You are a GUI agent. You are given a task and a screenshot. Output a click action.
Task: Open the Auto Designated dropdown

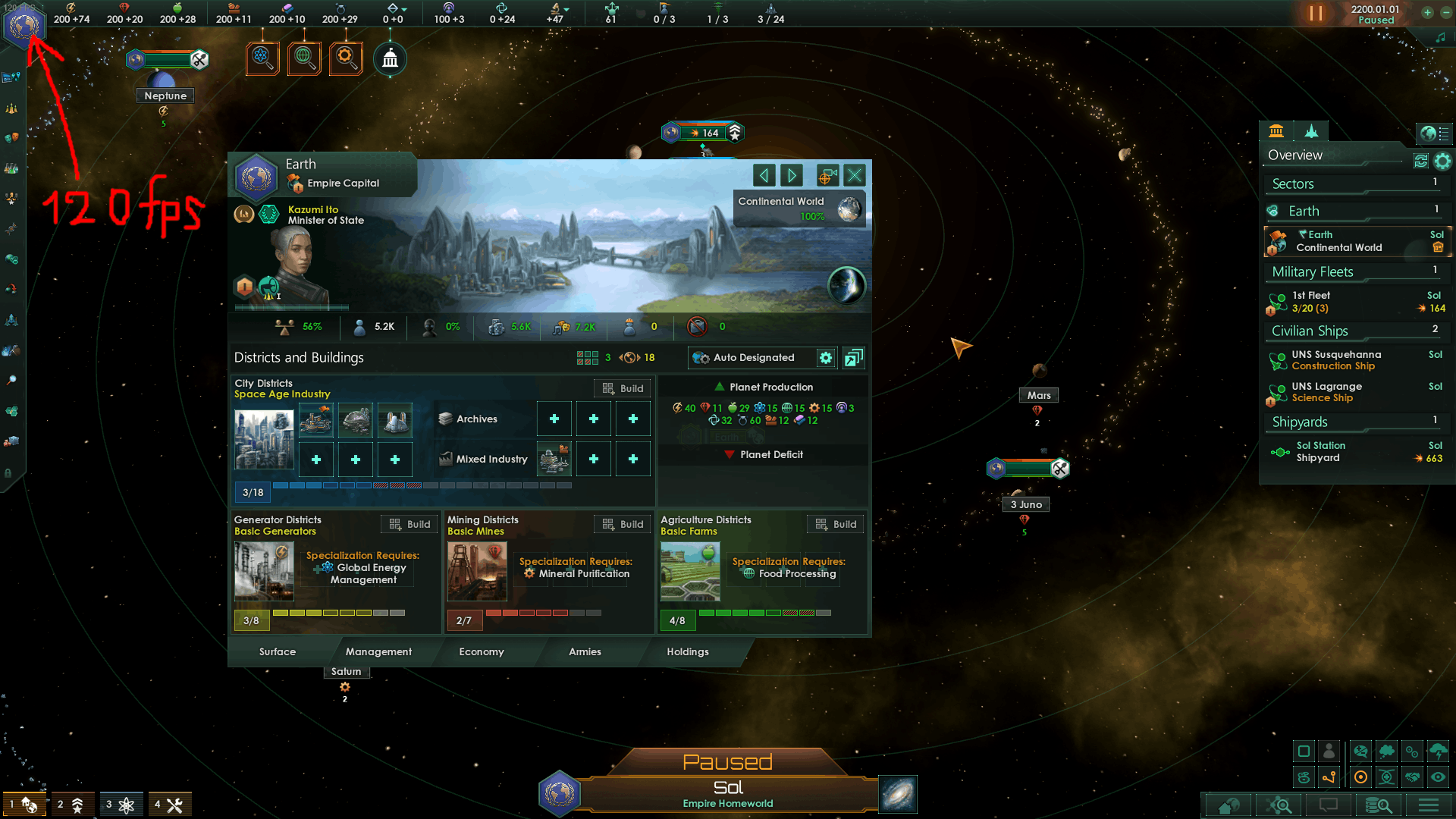coord(752,358)
